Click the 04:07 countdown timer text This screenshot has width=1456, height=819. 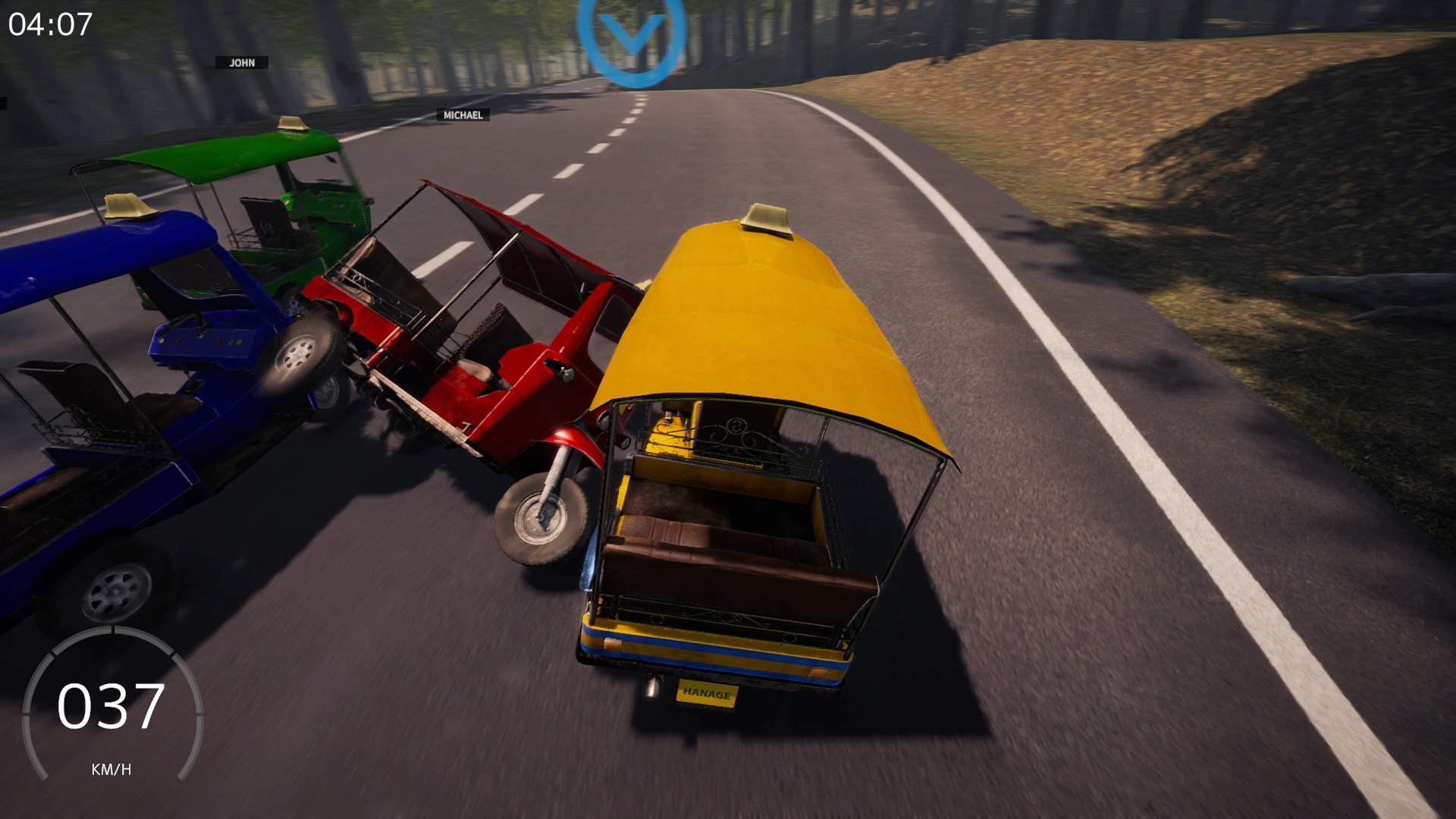[x=50, y=25]
